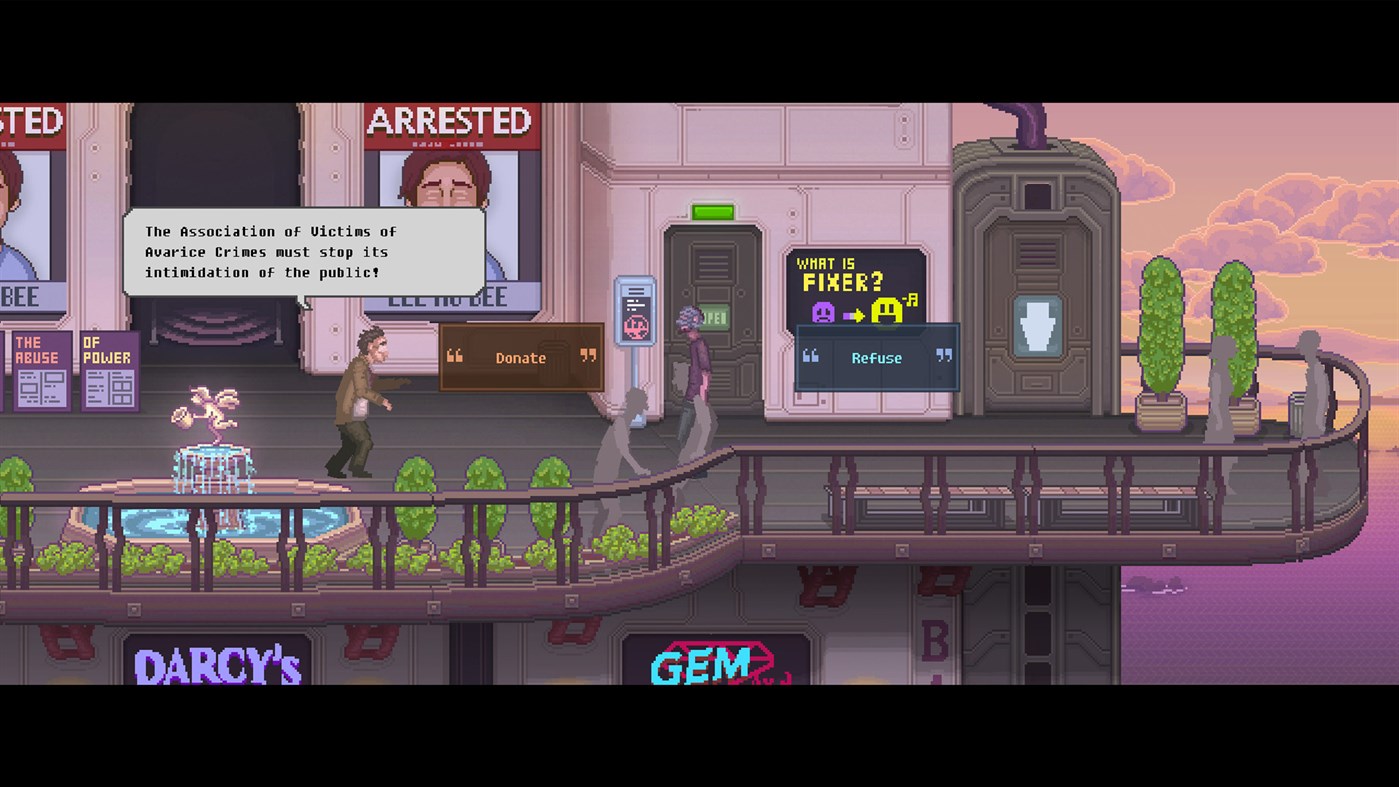Click the white arrow icon on the pod door
The height and width of the screenshot is (787, 1399).
(x=1039, y=325)
